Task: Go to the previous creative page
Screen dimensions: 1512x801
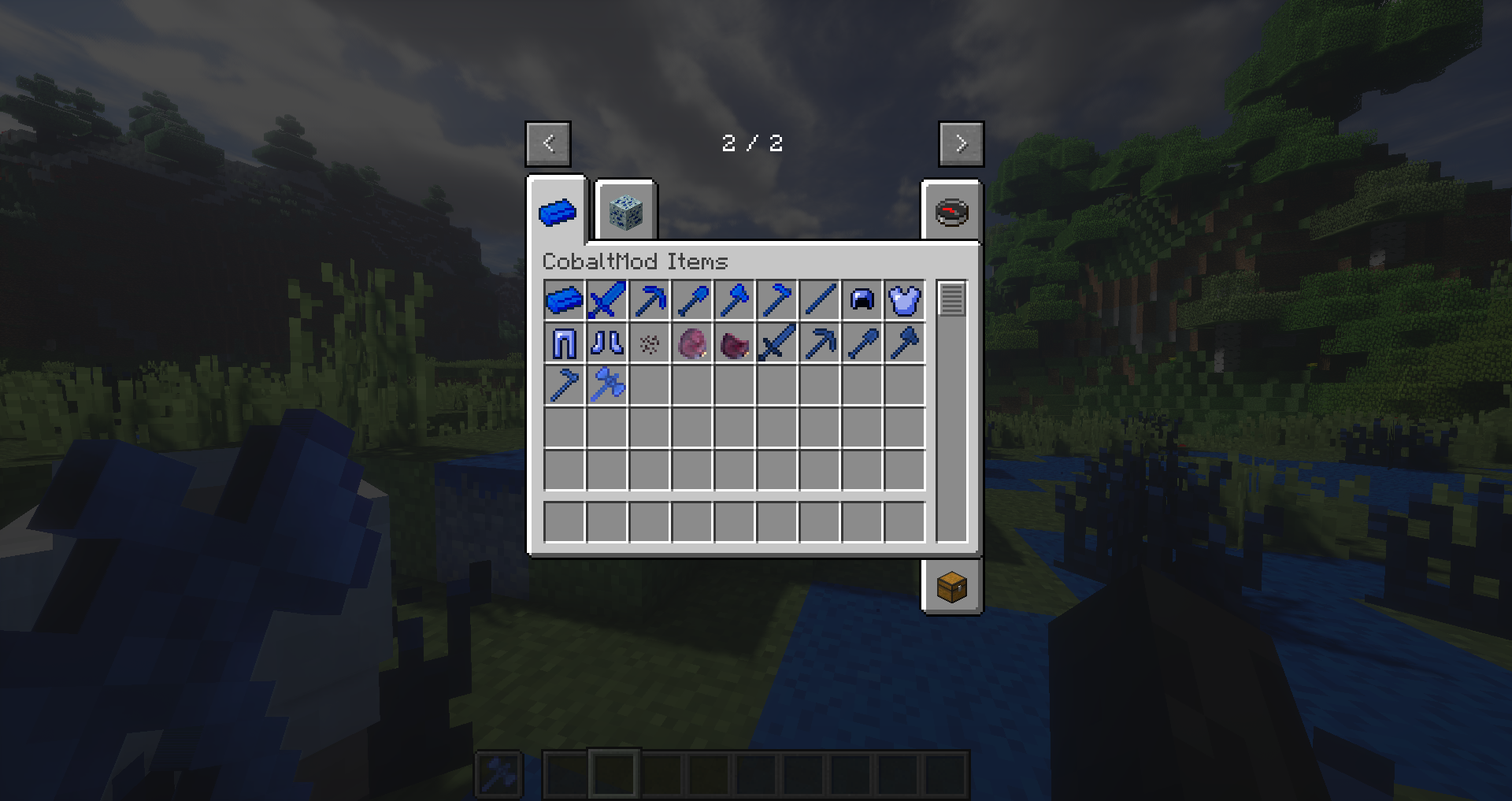Action: [547, 143]
